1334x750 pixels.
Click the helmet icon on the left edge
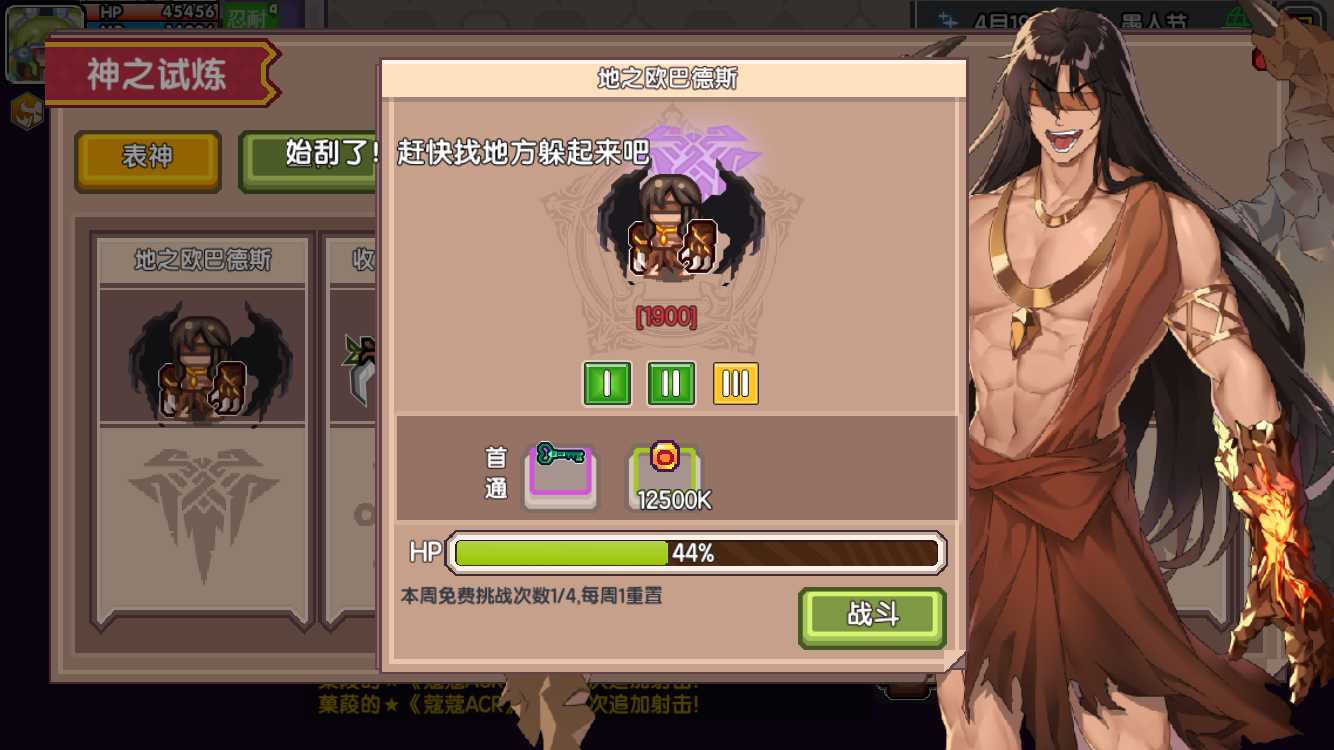pyautogui.click(x=25, y=112)
